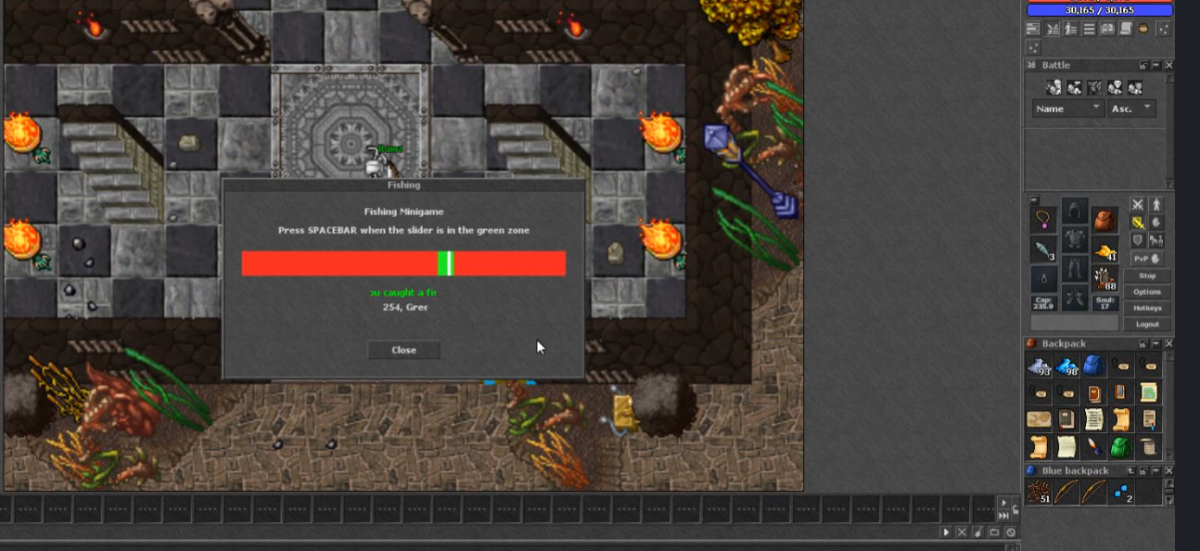Close the Fishing minigame dialog

click(x=404, y=350)
